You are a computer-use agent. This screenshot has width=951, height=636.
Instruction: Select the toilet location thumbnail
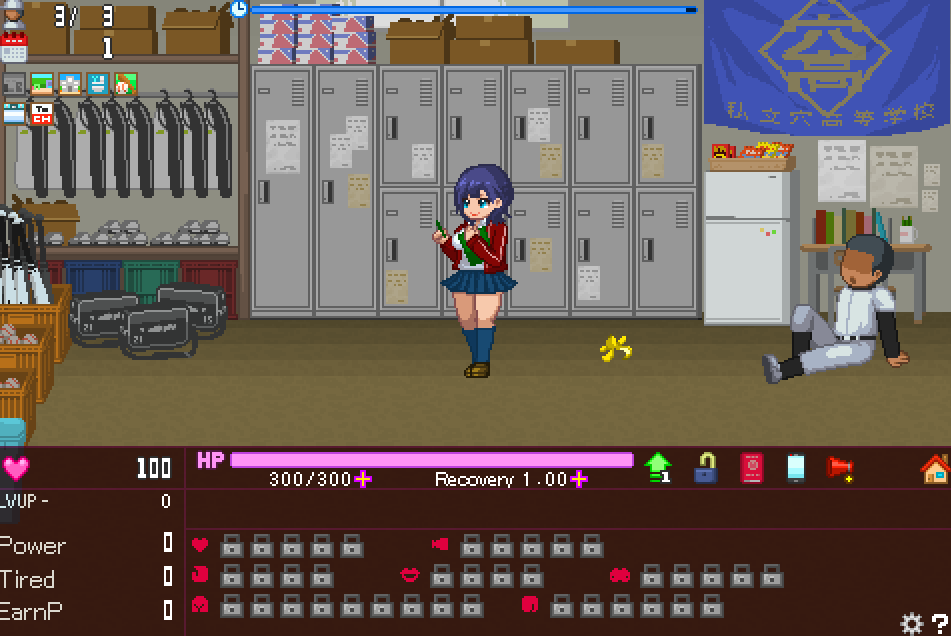(x=97, y=83)
